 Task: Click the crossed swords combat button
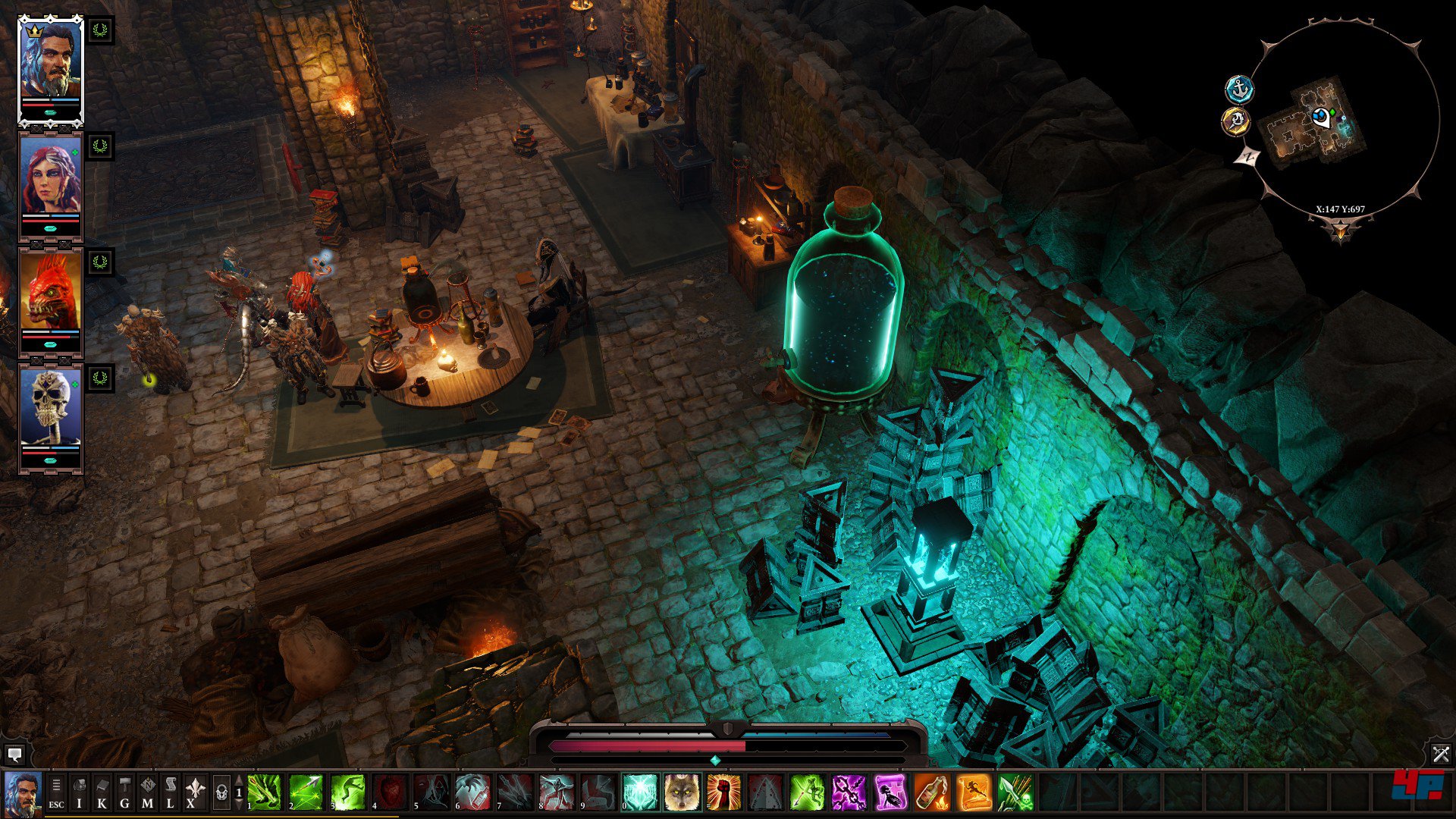pyautogui.click(x=1441, y=754)
